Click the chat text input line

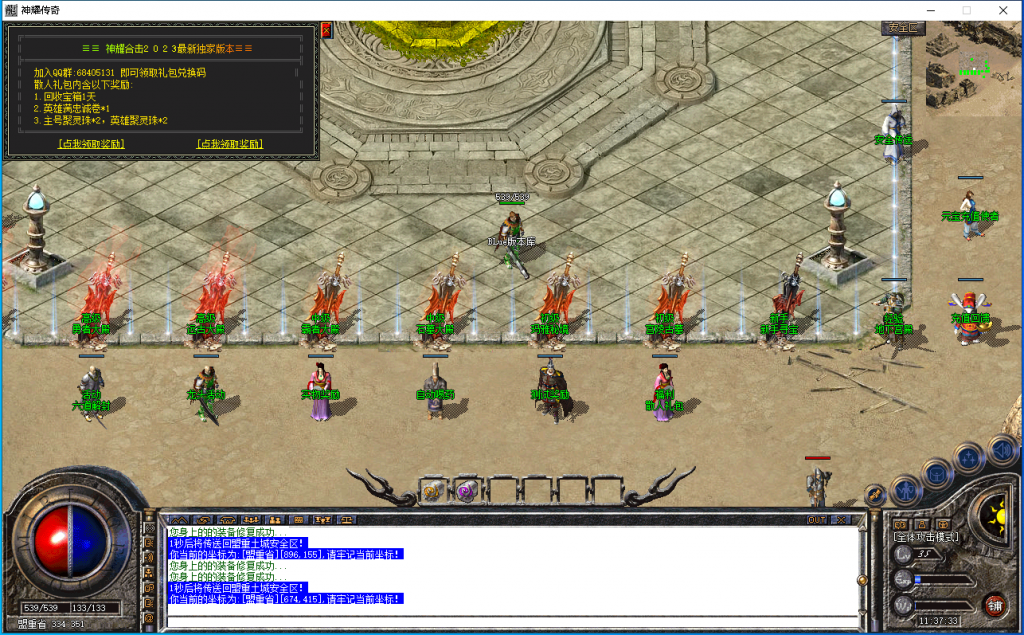pyautogui.click(x=510, y=622)
